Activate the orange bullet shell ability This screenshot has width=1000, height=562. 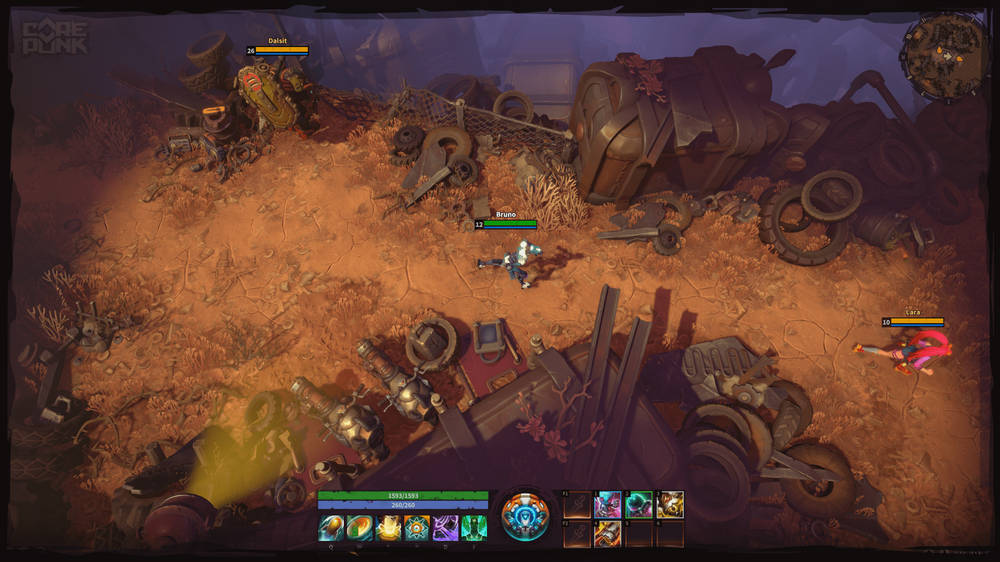click(331, 528)
